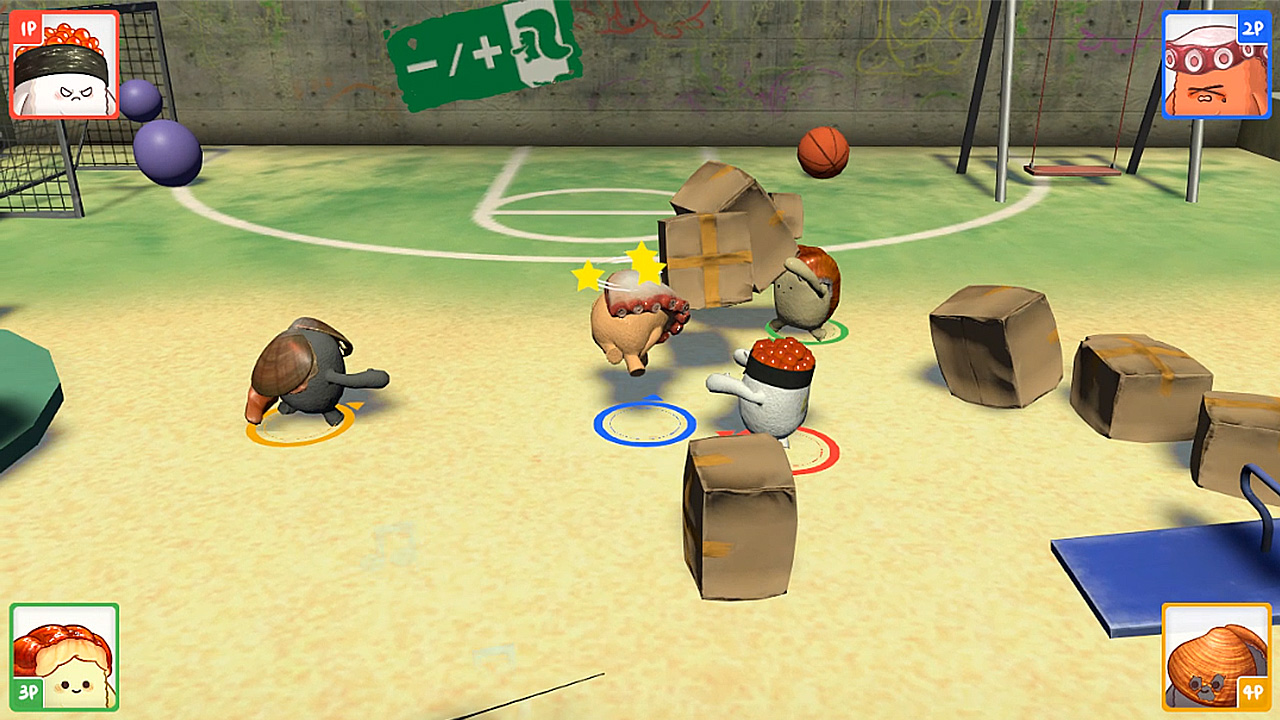Select the 2P octopus character portrait

point(1216,62)
